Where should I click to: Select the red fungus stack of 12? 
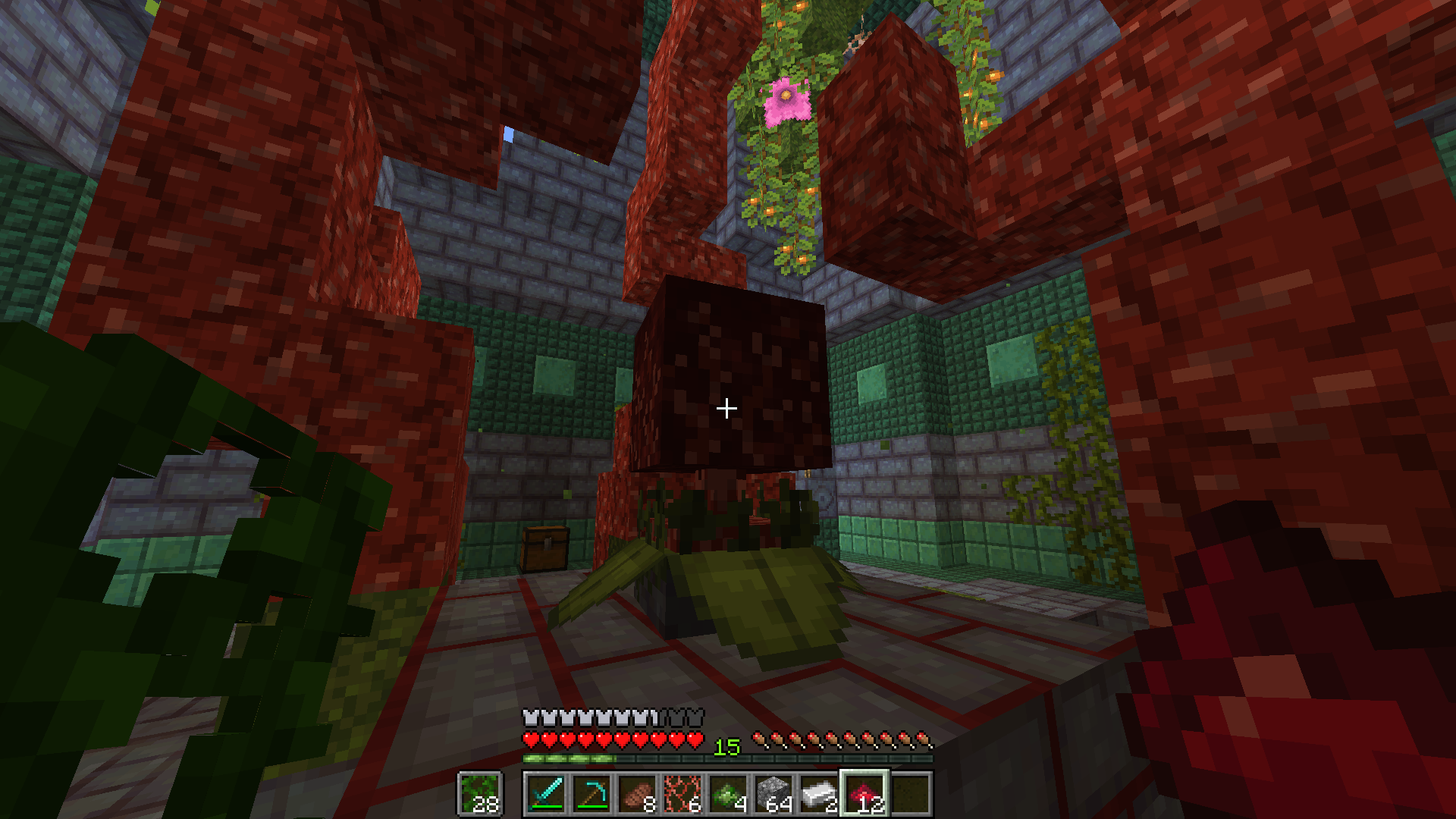point(864,794)
